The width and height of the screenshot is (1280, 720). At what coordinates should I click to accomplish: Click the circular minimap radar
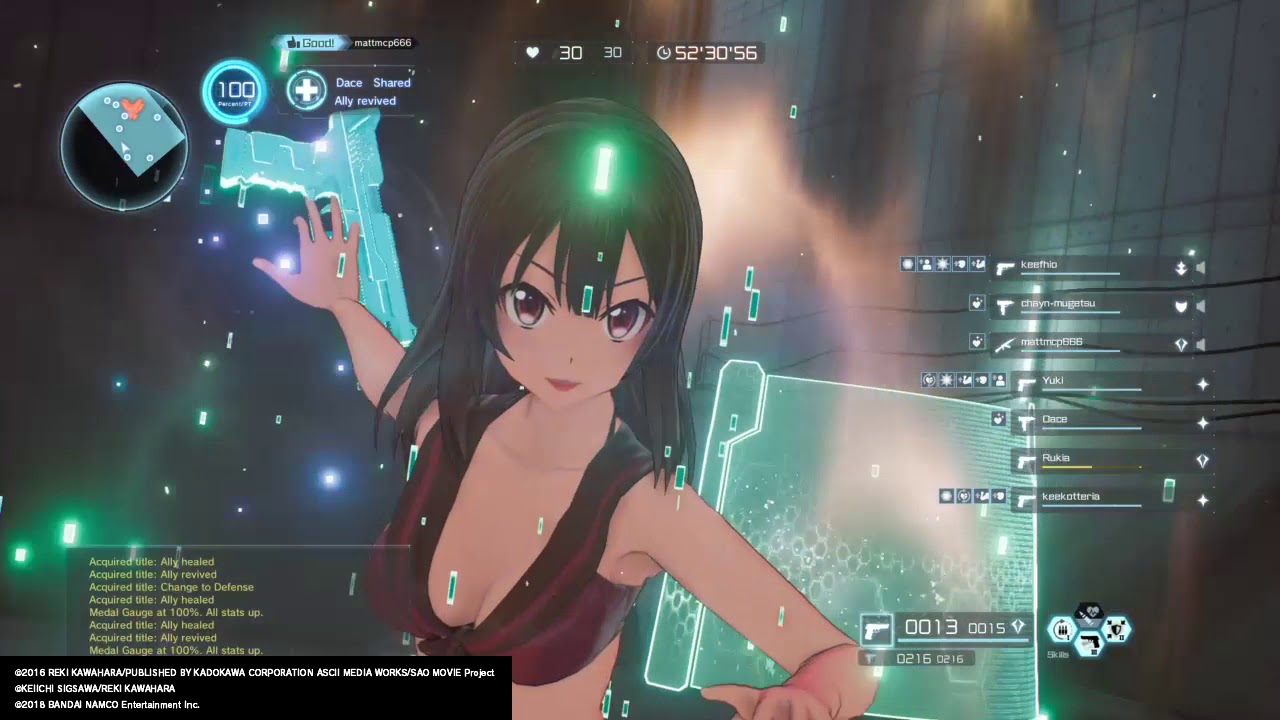click(124, 146)
